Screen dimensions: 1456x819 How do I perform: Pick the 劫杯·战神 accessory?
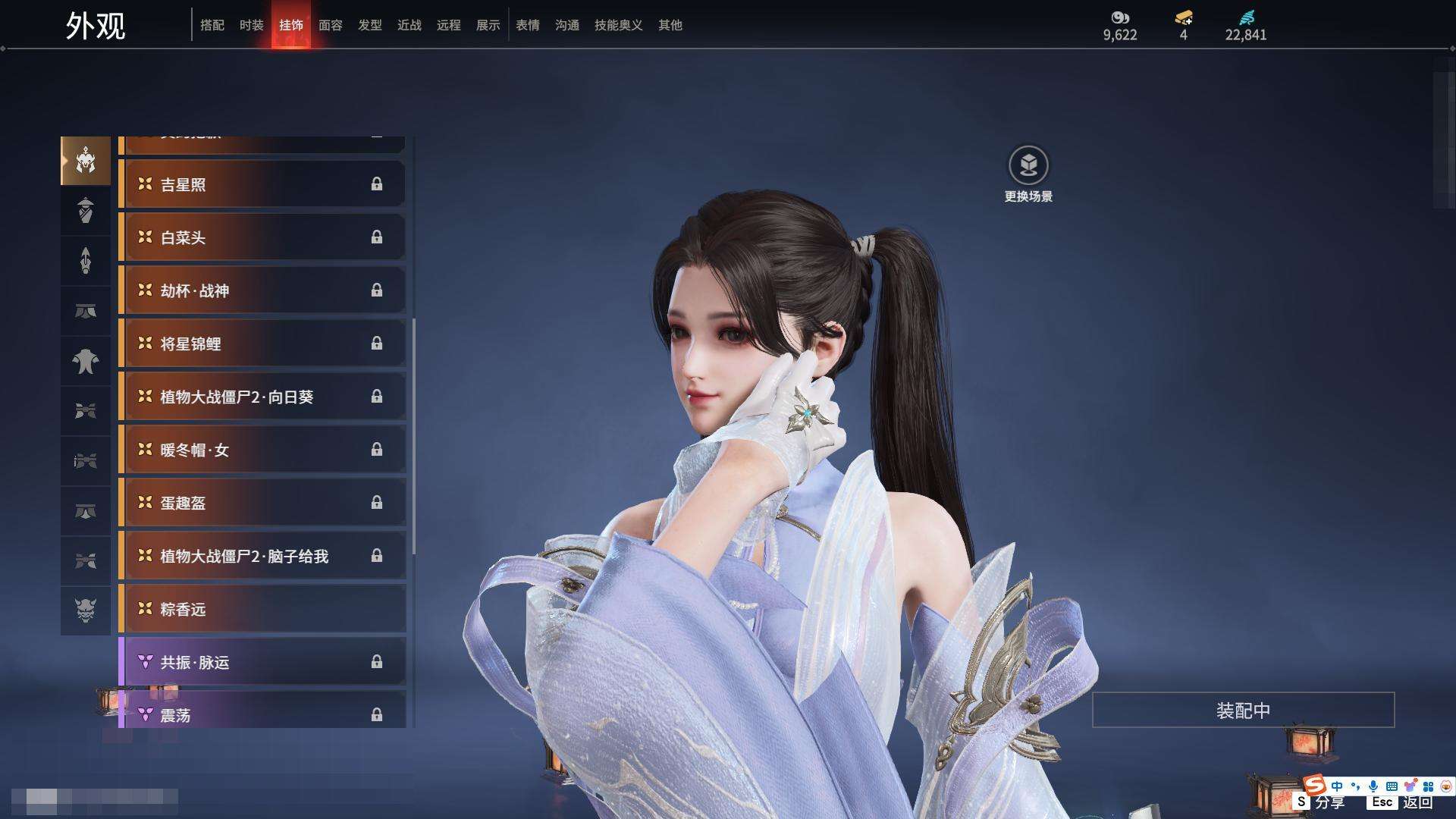[262, 290]
